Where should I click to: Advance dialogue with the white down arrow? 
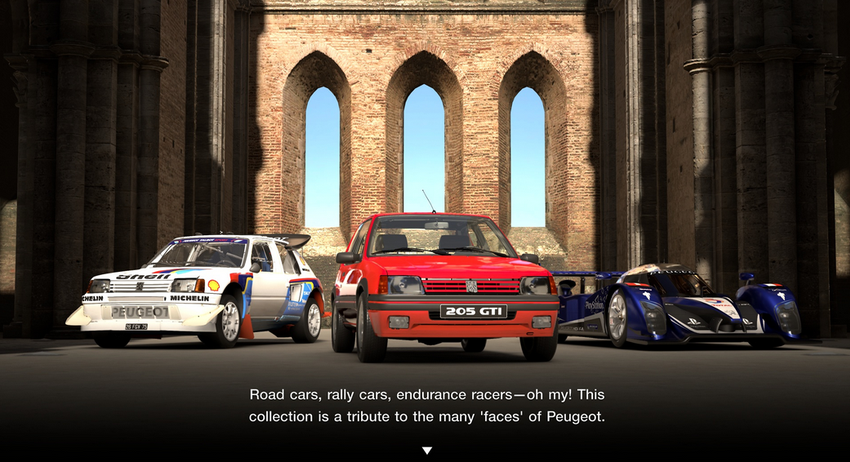click(427, 451)
